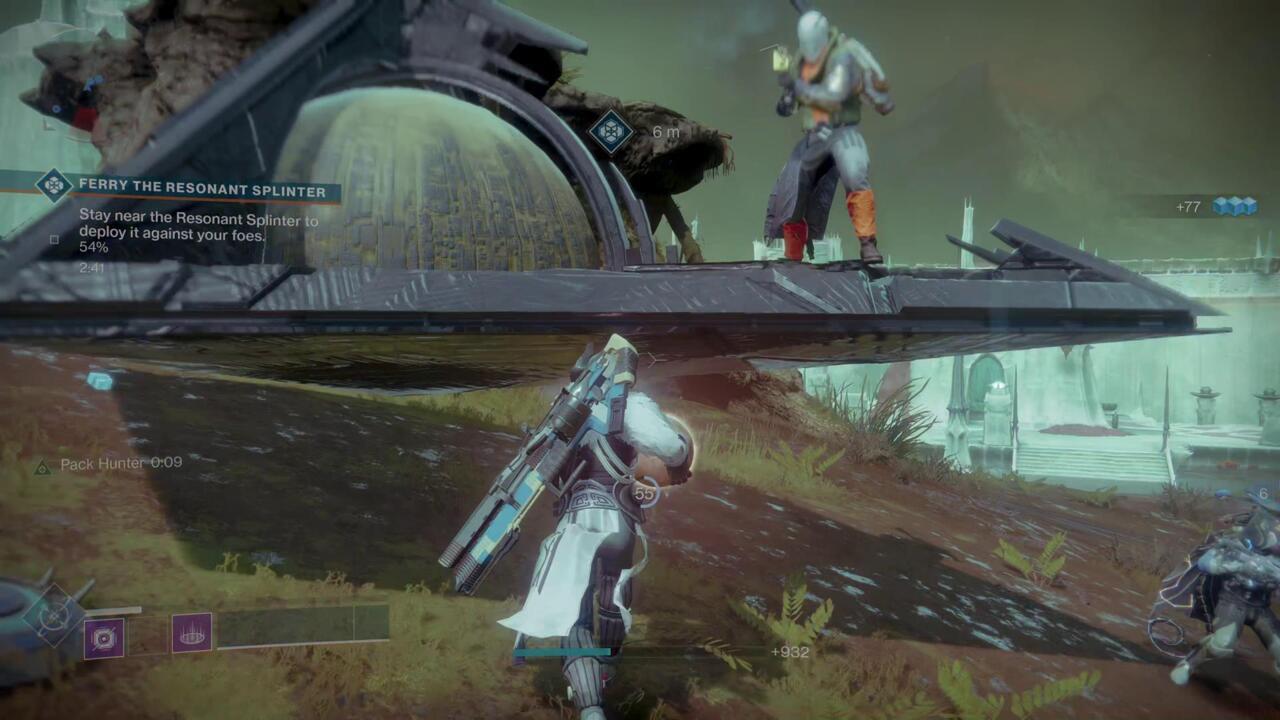Select the Ferry the Resonant Splinter header tab
This screenshot has height=720, width=1280.
tap(202, 189)
